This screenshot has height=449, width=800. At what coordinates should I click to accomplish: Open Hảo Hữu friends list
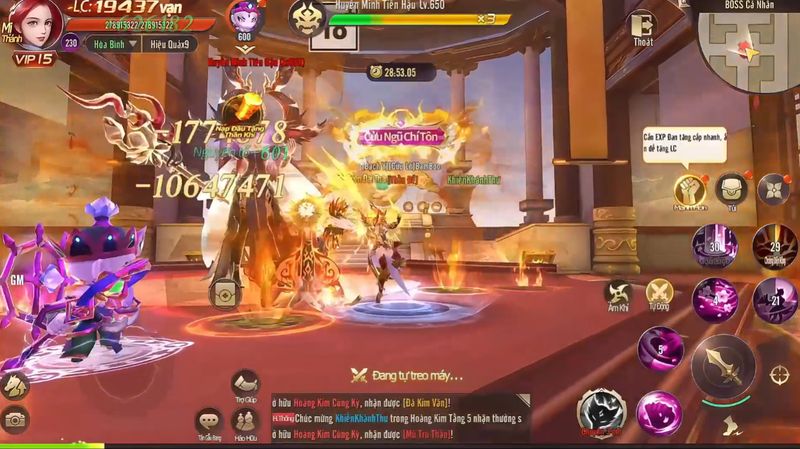pyautogui.click(x=245, y=423)
